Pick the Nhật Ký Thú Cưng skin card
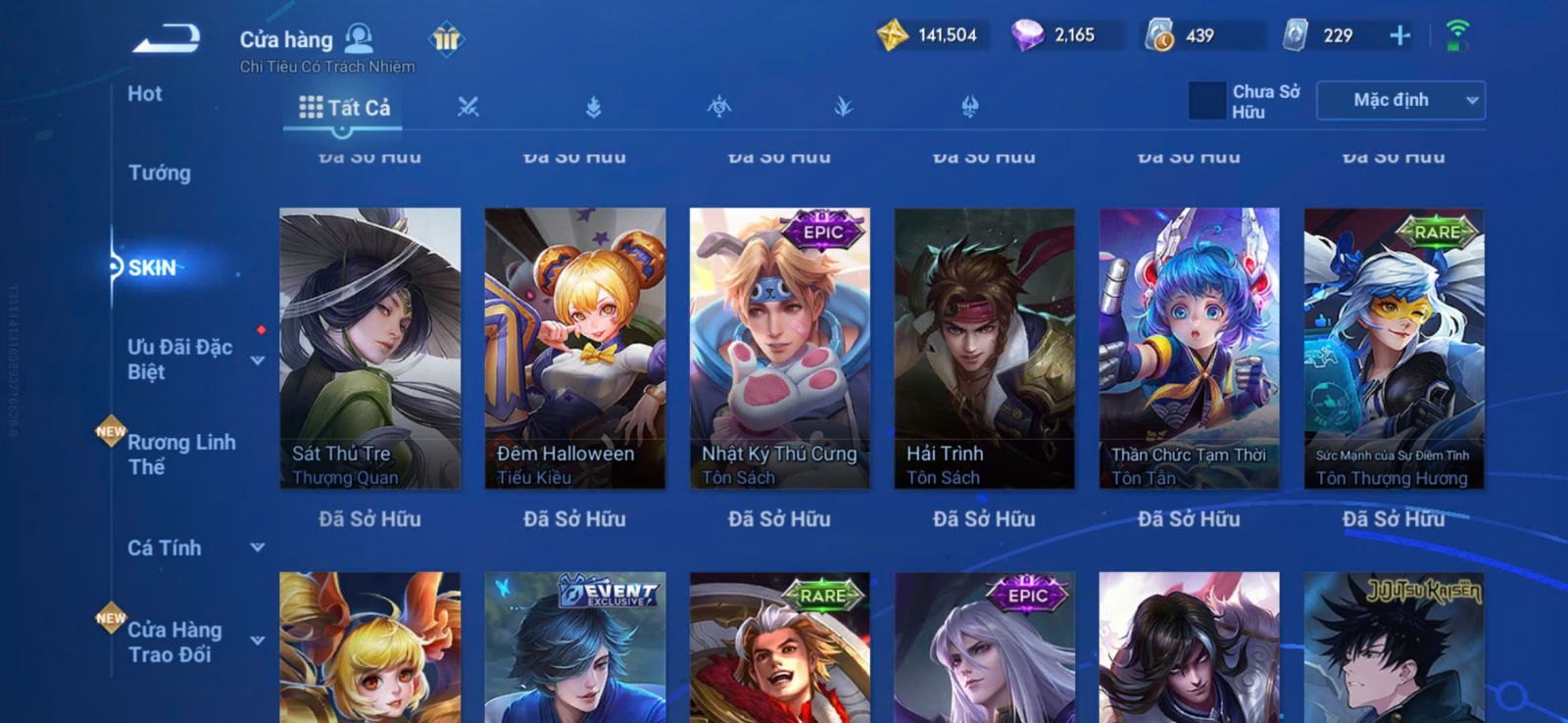This screenshot has height=723, width=1568. pos(780,348)
